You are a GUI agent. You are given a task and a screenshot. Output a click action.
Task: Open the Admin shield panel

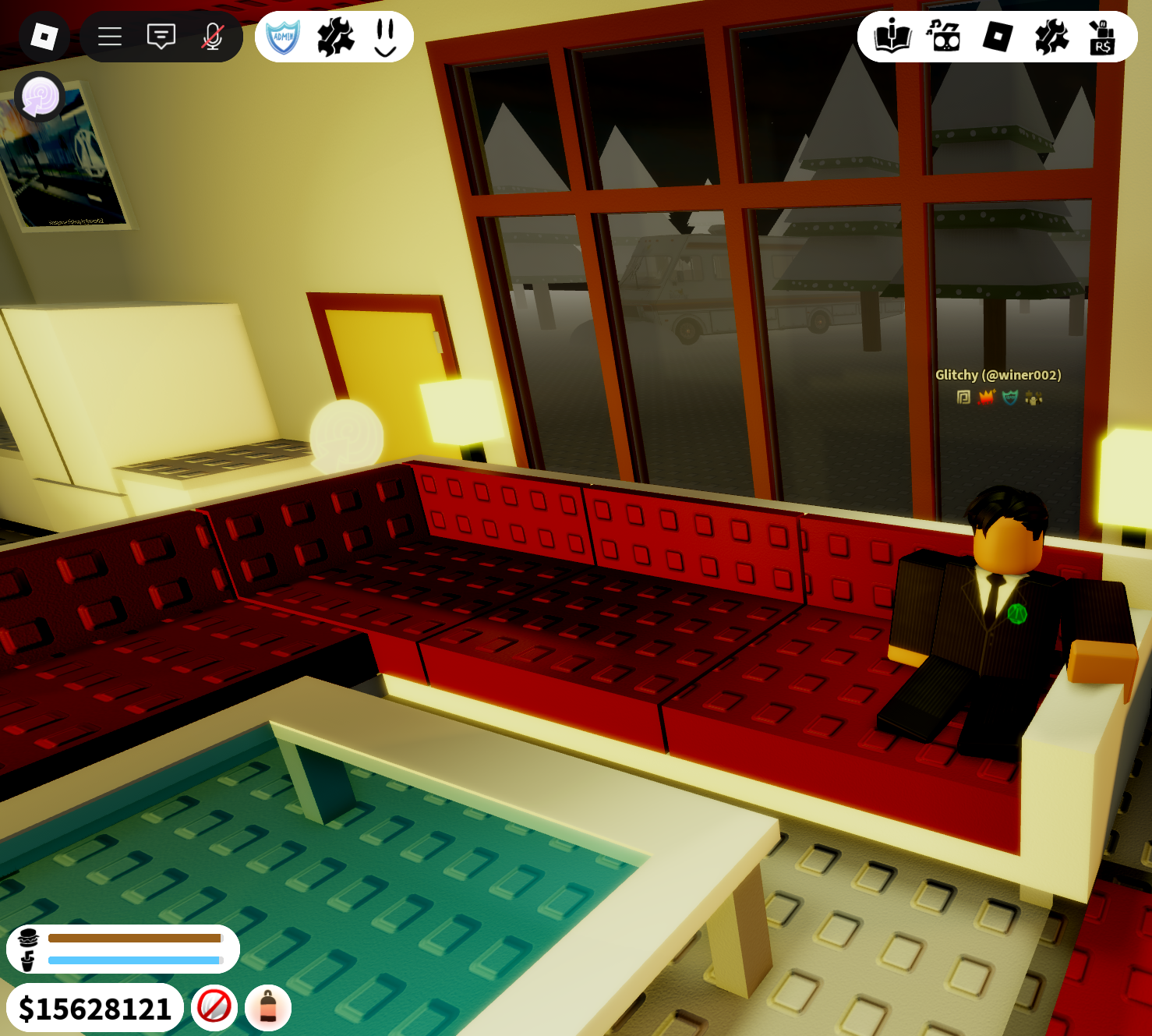[x=283, y=37]
